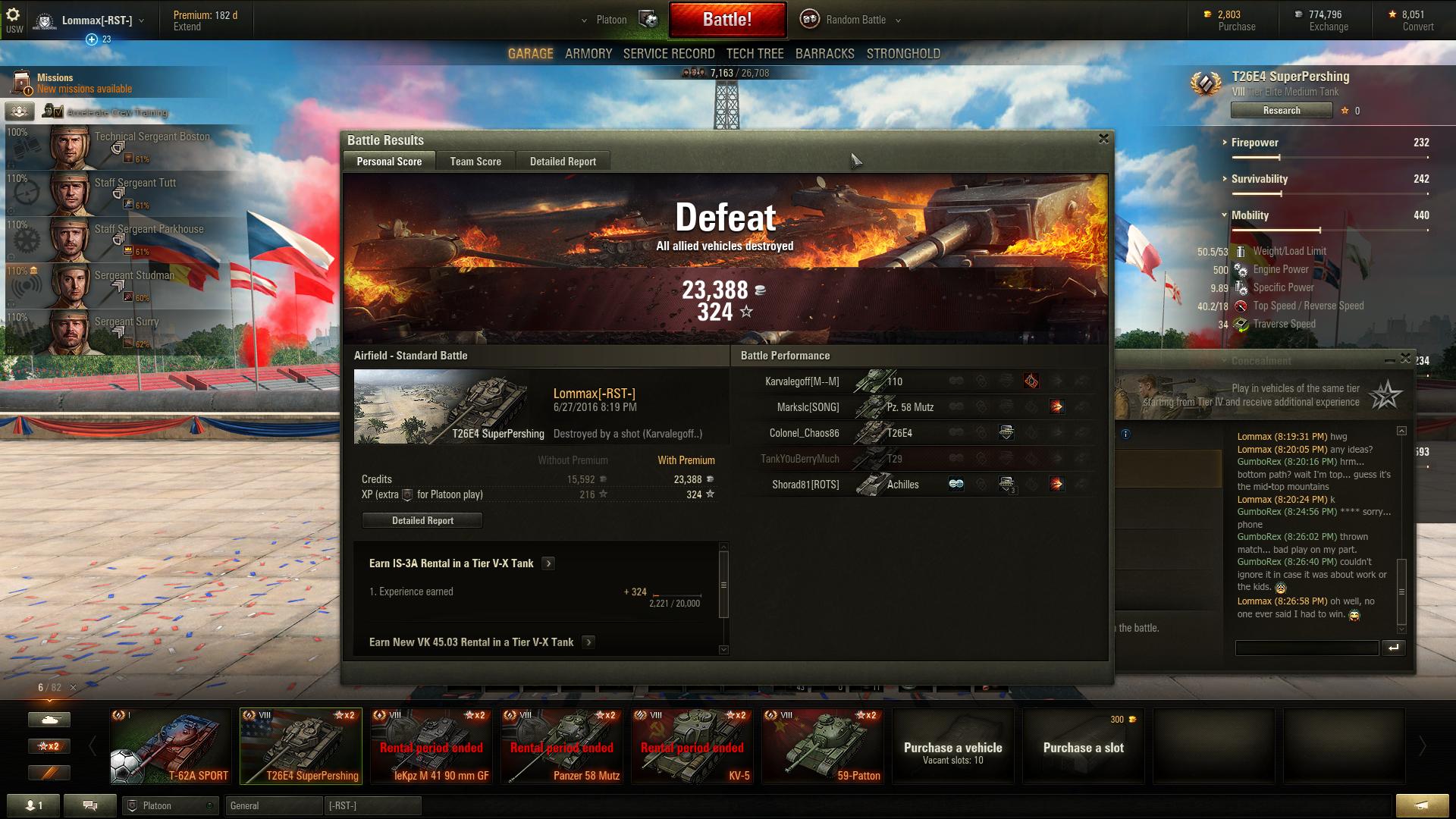Switch to the Team Score tab
The width and height of the screenshot is (1456, 819).
coord(475,162)
